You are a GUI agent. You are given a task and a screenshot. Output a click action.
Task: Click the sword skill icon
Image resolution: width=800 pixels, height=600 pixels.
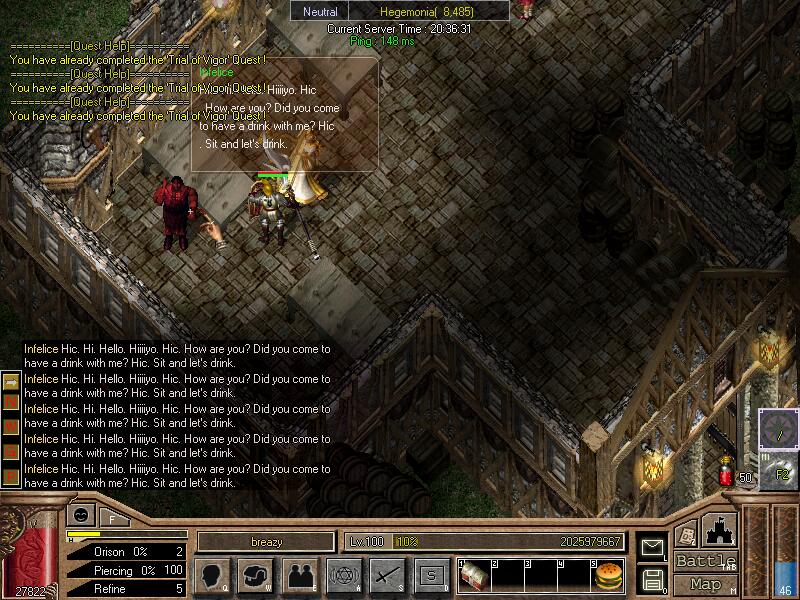[387, 576]
